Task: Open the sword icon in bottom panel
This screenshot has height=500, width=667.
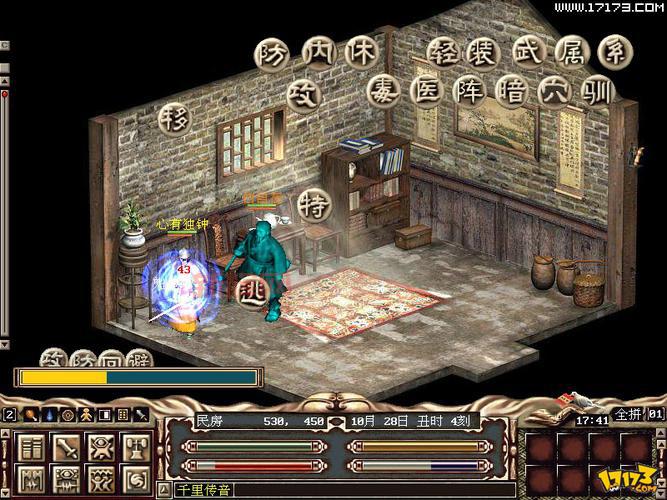Action: click(67, 446)
